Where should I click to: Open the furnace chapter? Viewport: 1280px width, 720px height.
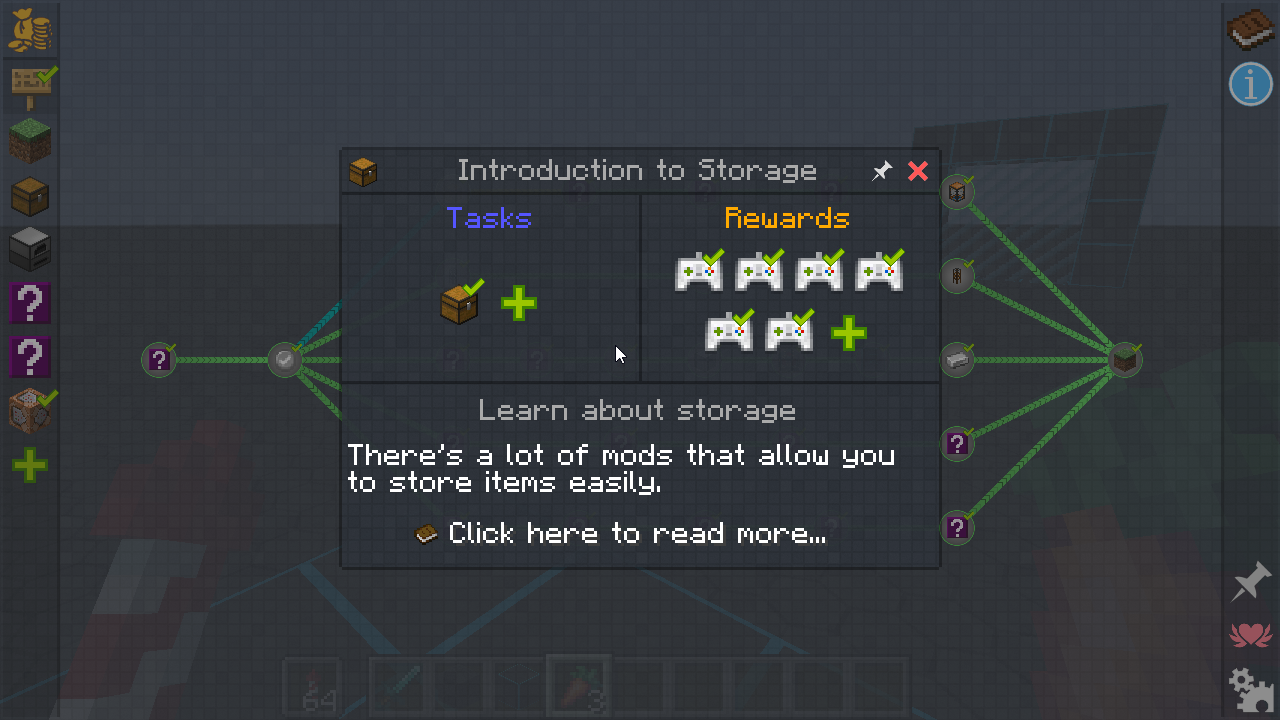tap(30, 249)
